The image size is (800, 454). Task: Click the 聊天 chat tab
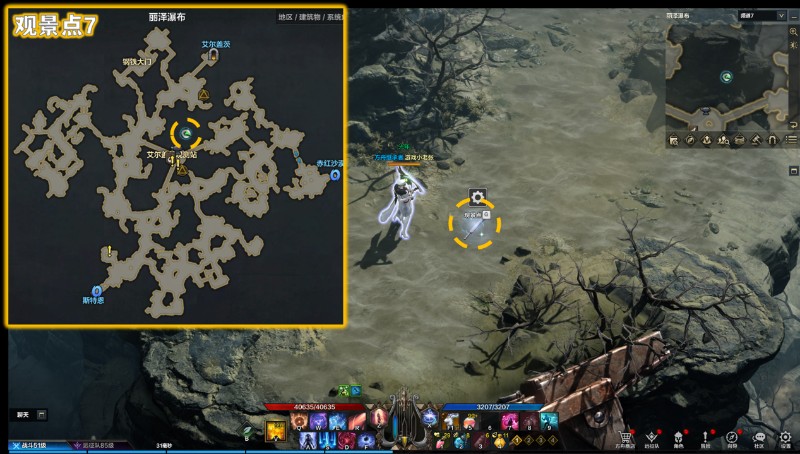[22, 414]
